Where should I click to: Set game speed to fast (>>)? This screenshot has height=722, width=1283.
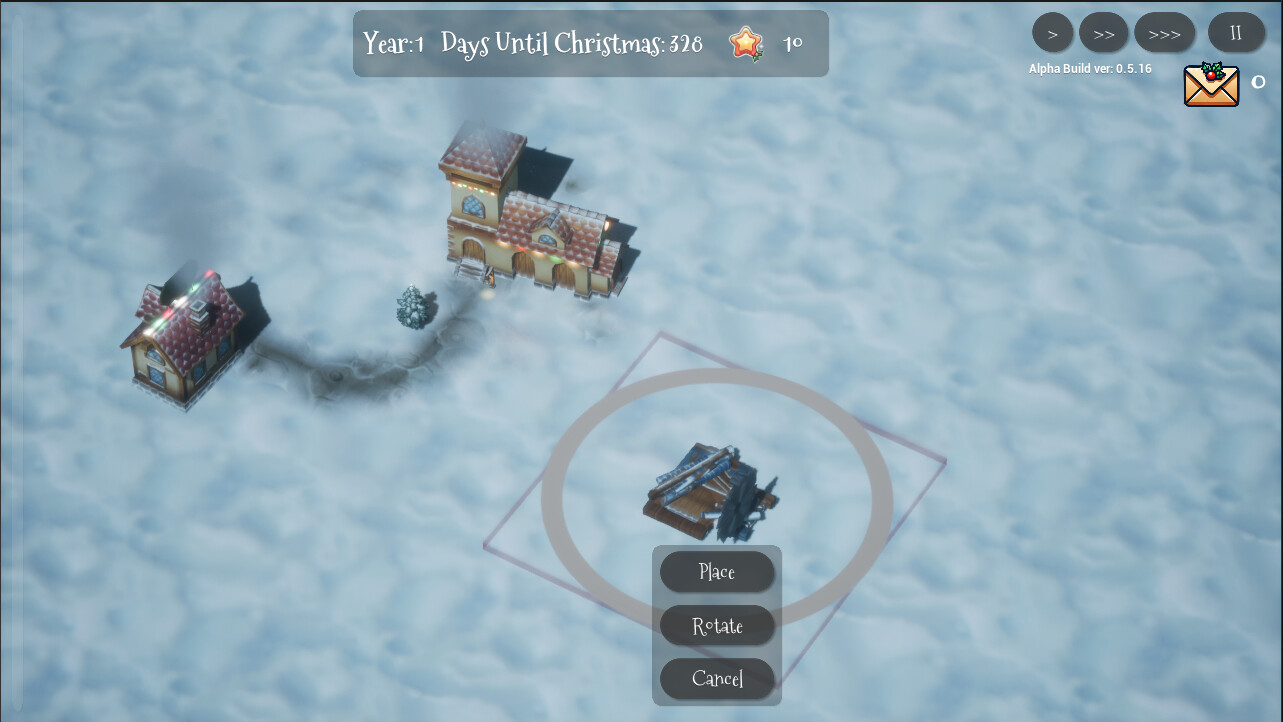1103,33
